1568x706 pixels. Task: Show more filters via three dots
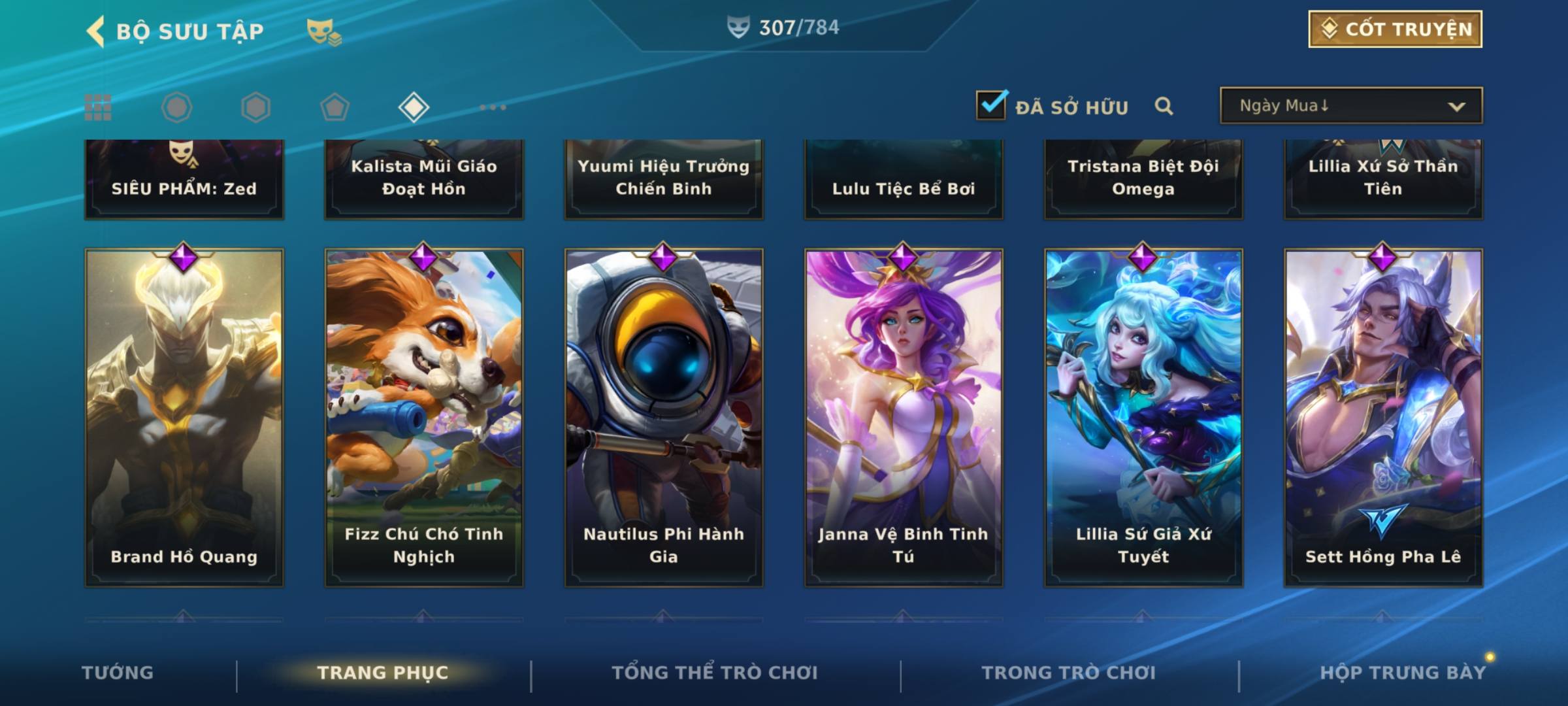coord(493,107)
